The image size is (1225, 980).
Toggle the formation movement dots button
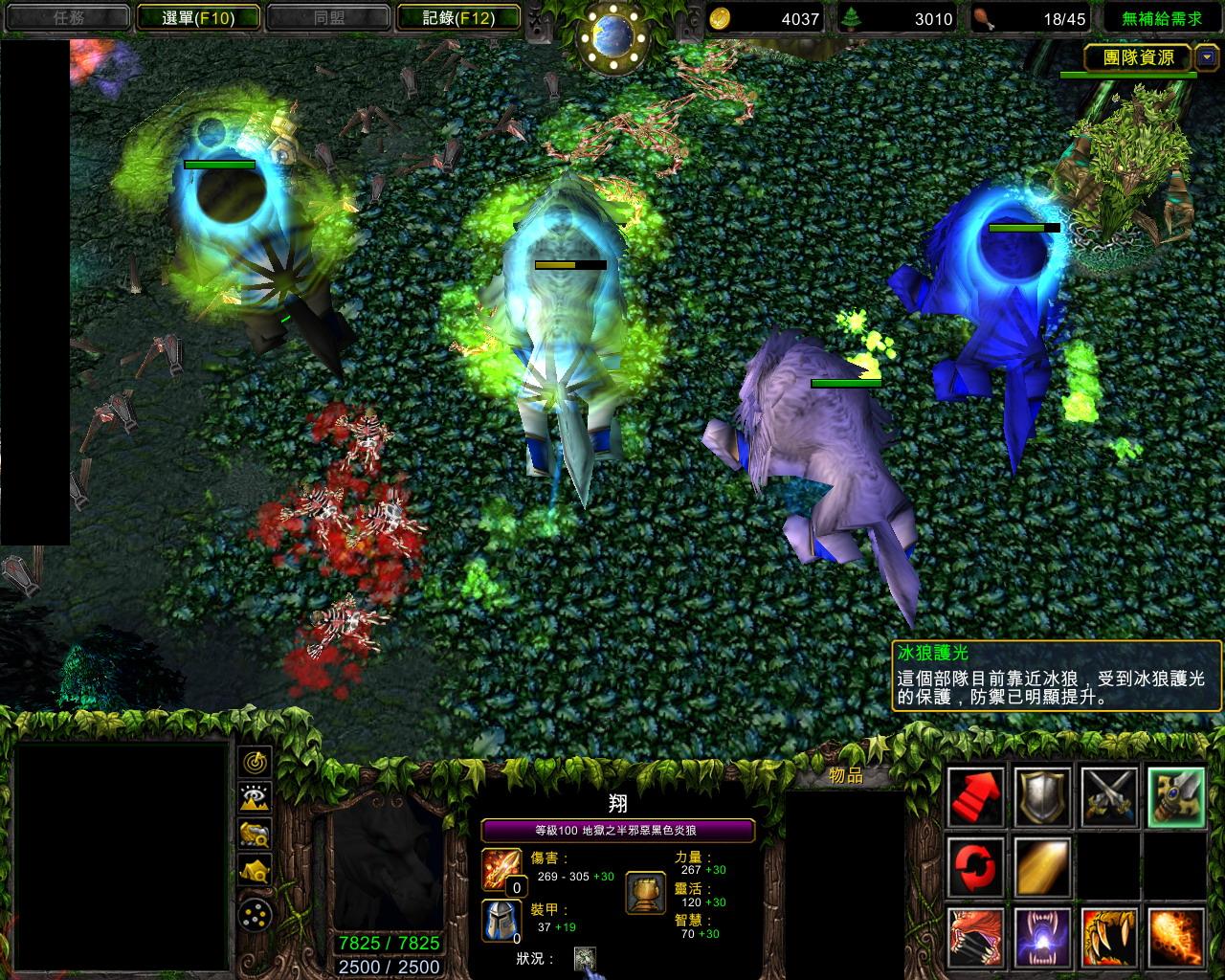tap(256, 914)
